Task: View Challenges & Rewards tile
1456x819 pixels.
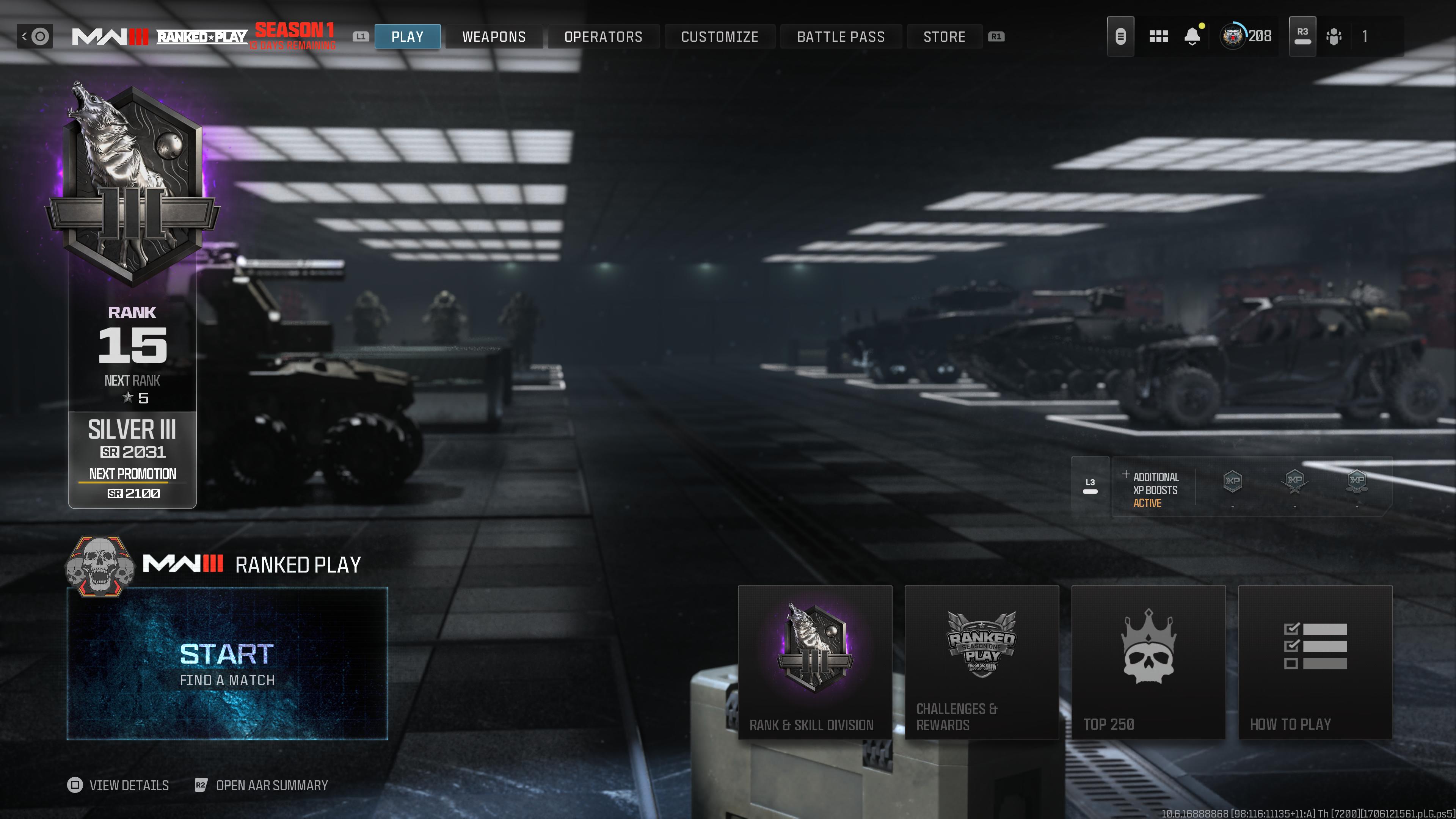Action: [x=981, y=662]
